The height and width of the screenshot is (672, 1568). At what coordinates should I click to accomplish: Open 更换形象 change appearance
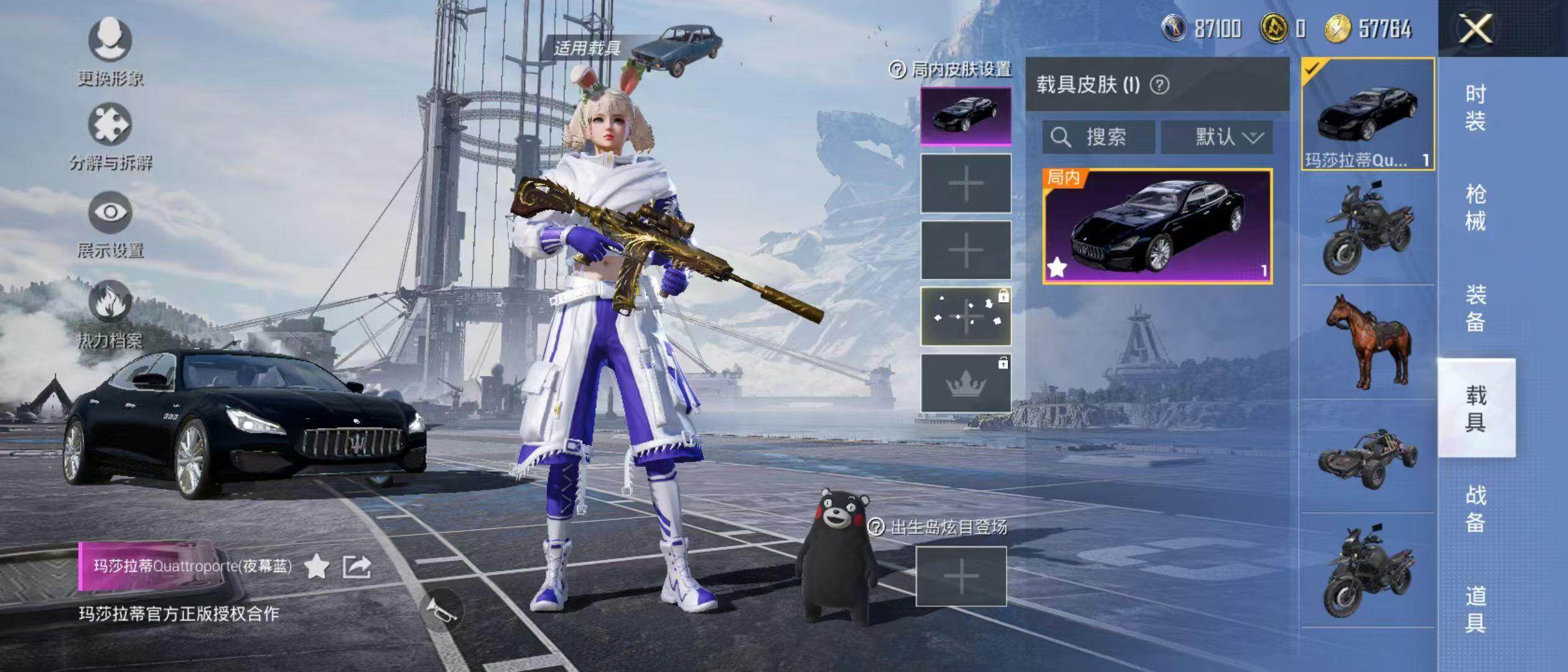point(110,52)
